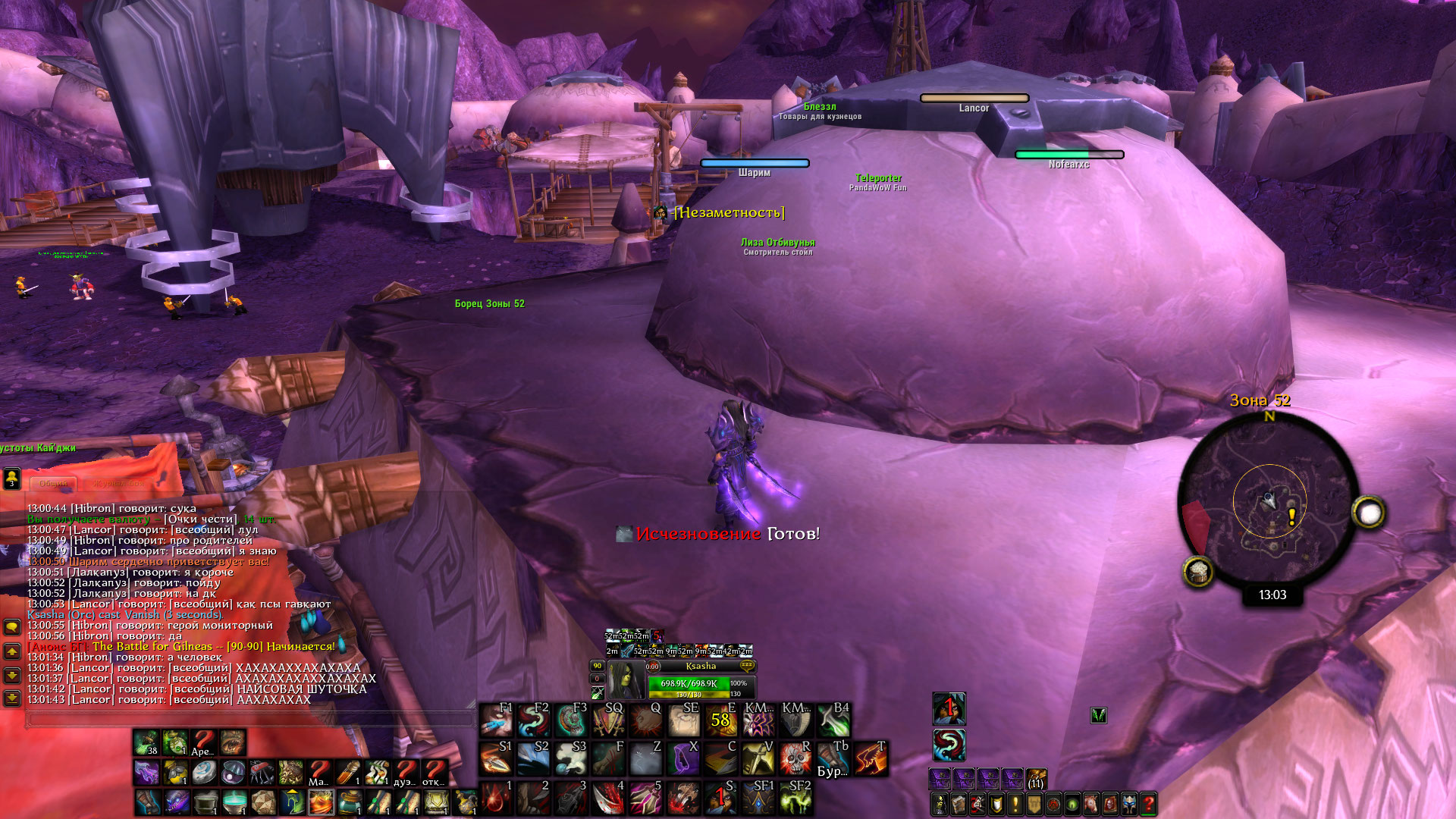The image size is (1456, 819).
Task: Open the clock showing 13:03
Action: pos(1272,595)
